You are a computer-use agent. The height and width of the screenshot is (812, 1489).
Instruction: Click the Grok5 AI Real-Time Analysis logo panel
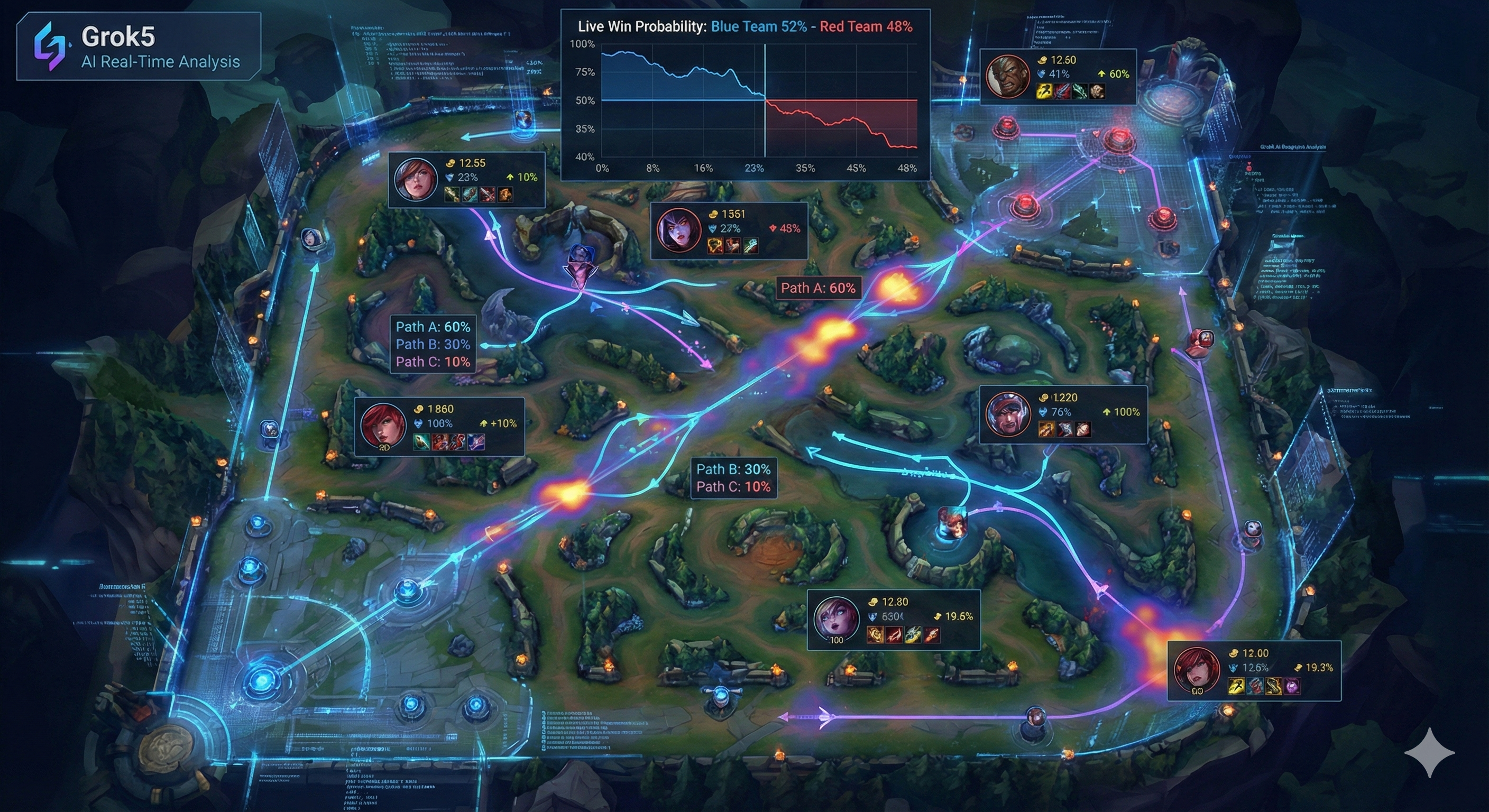tap(139, 46)
